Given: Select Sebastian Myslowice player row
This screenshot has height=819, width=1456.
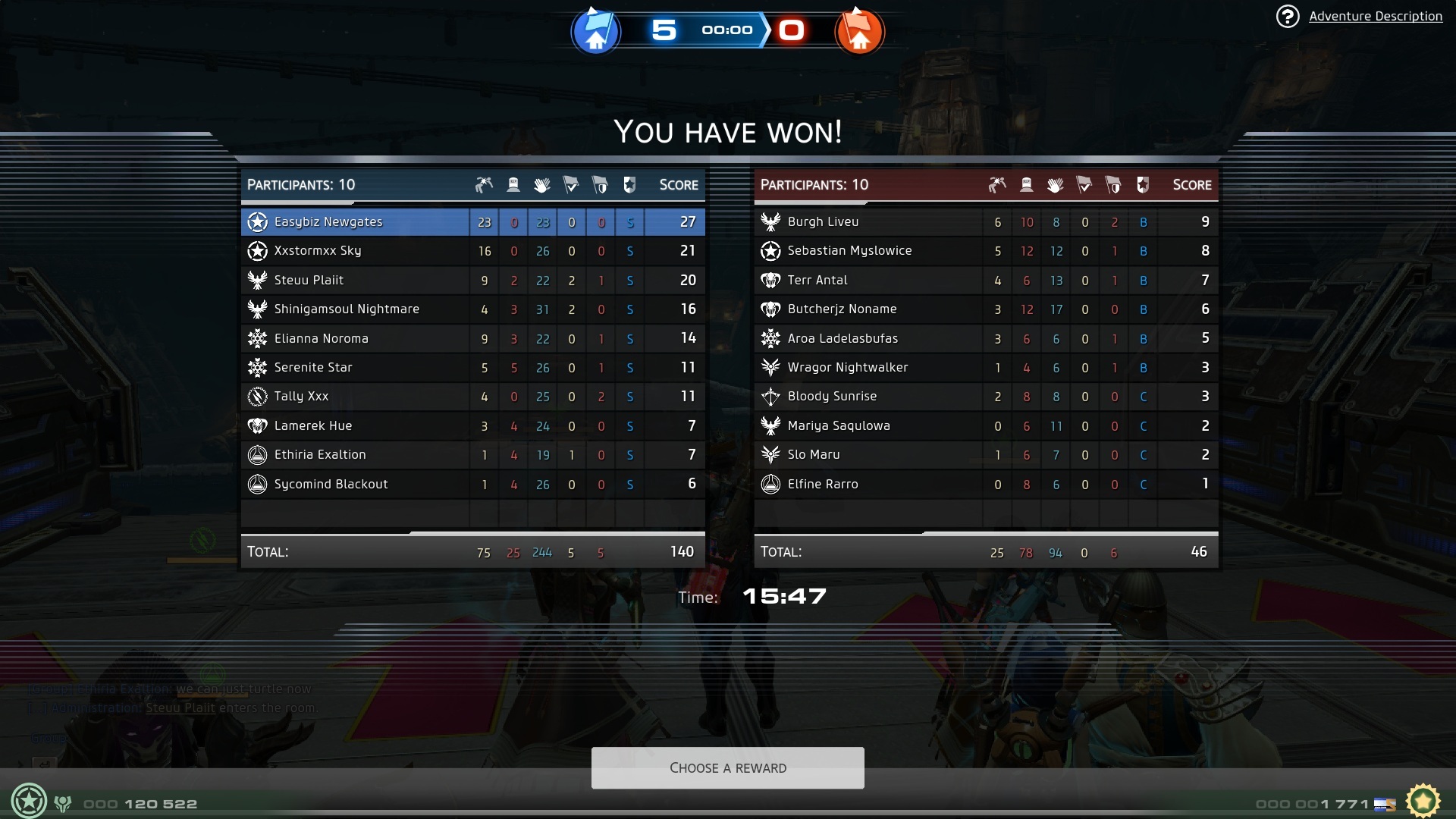Looking at the screenshot, I should pyautogui.click(x=849, y=251).
